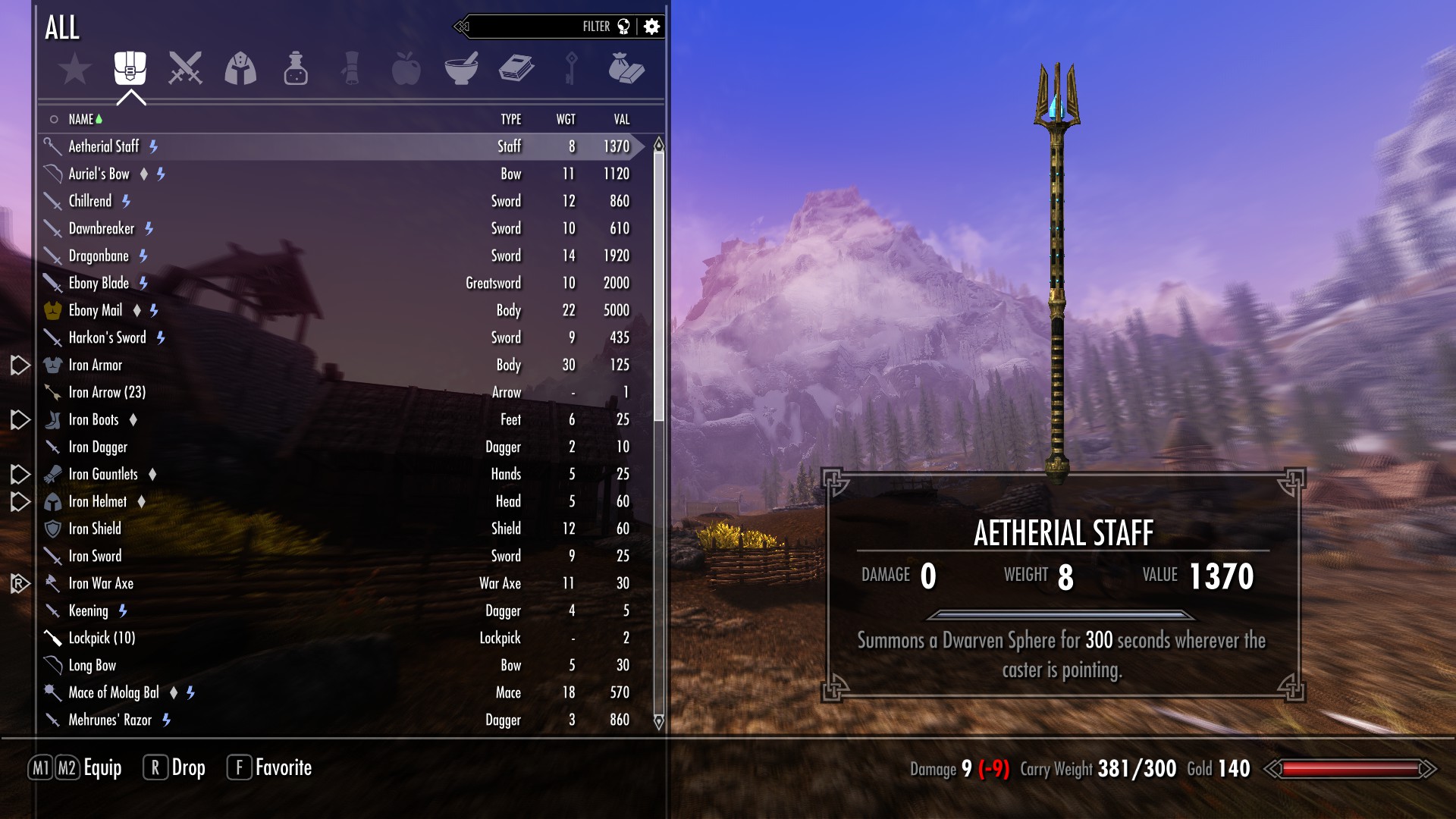Viewport: 1456px width, 819px height.
Task: Open the Books category tab
Action: coord(516,68)
